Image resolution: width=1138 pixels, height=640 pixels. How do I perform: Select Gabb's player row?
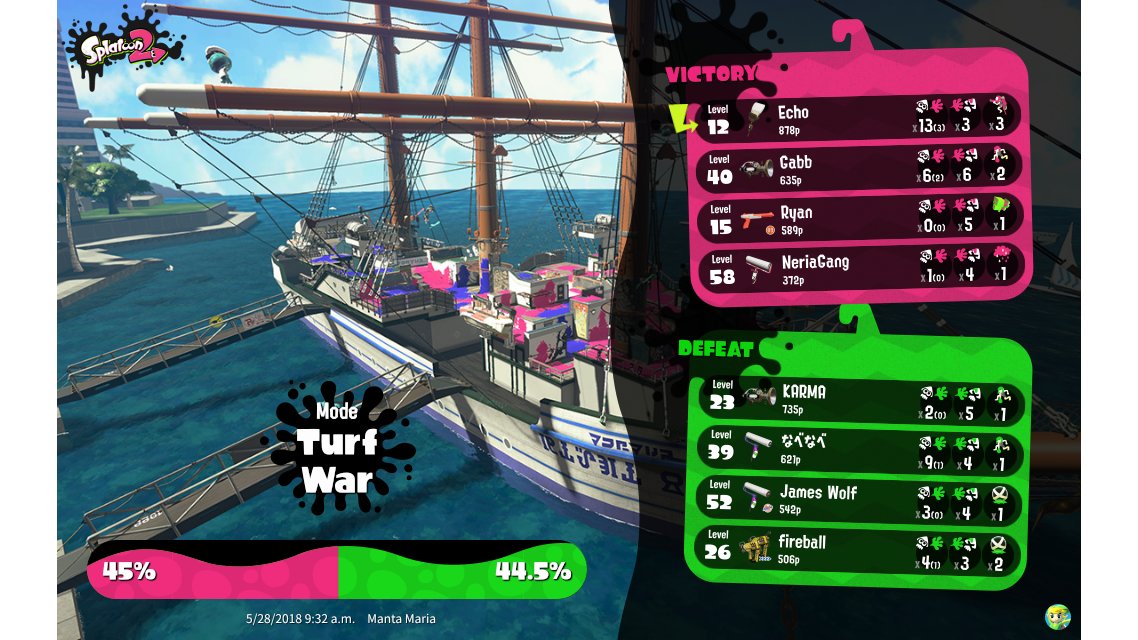tap(860, 167)
